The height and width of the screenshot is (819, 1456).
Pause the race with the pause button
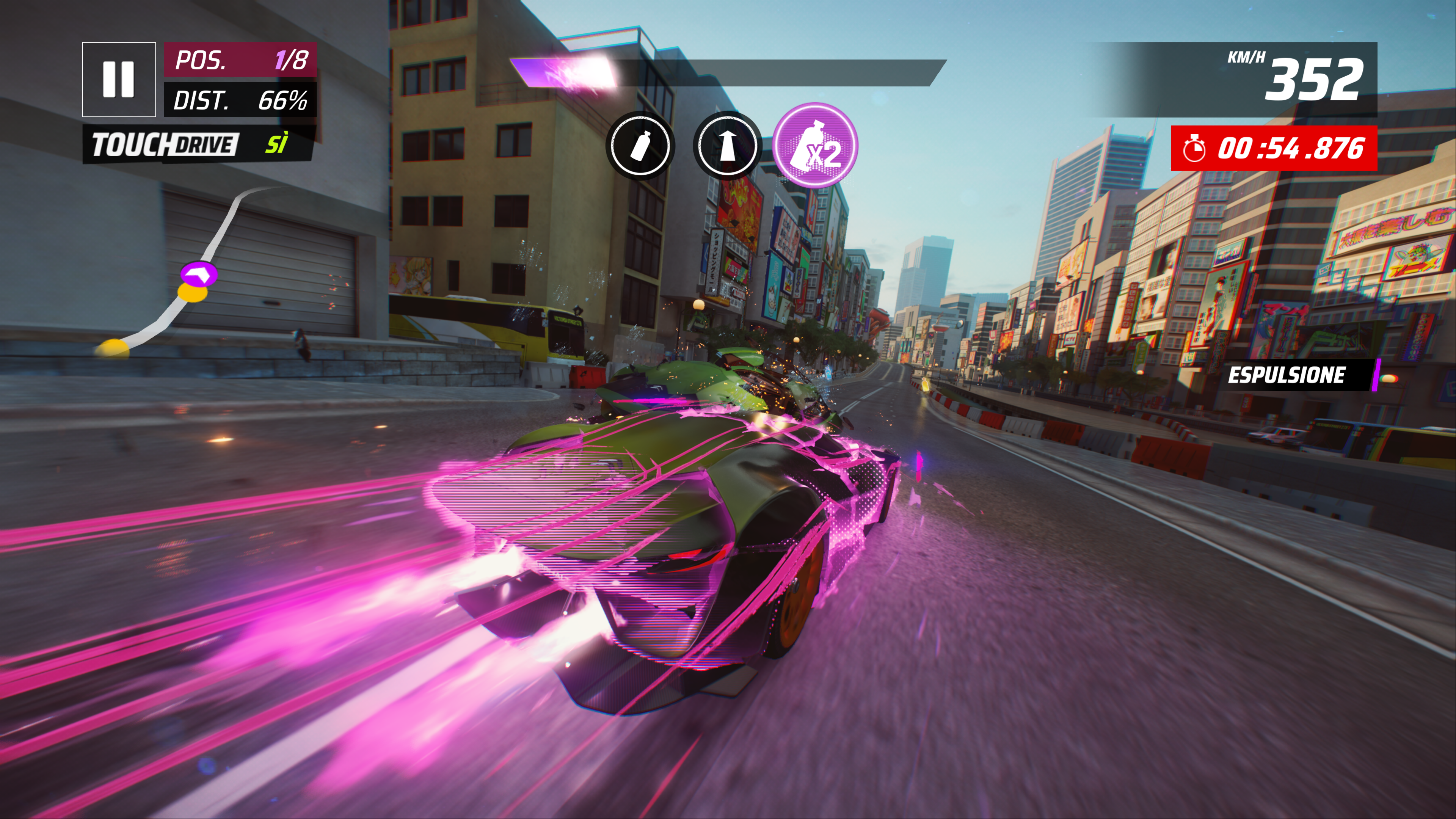(x=119, y=79)
